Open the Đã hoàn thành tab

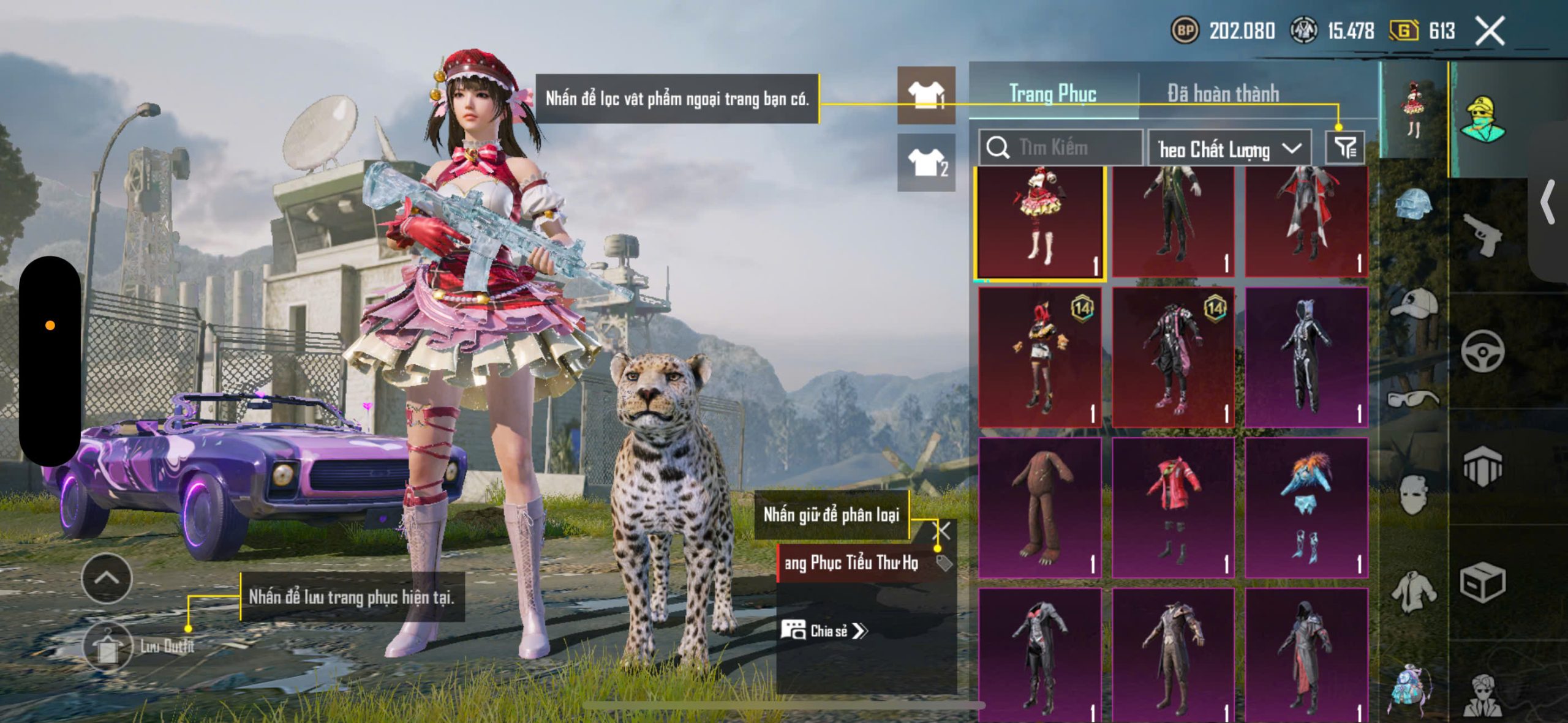[1223, 94]
